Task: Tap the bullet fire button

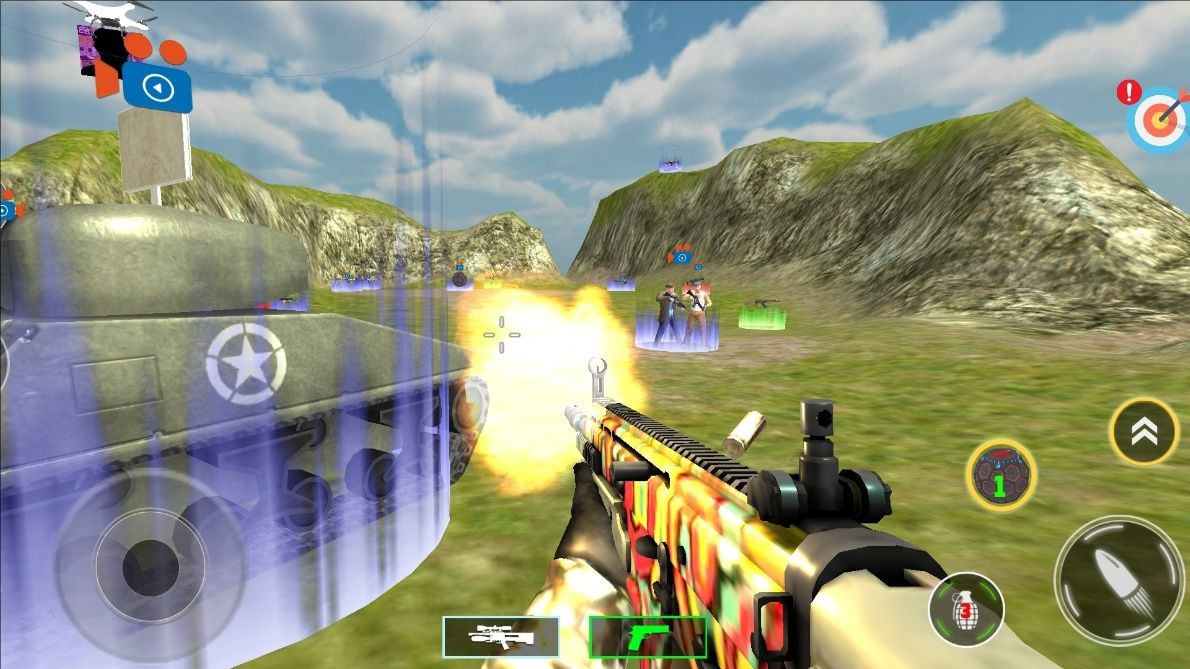Action: click(1118, 581)
